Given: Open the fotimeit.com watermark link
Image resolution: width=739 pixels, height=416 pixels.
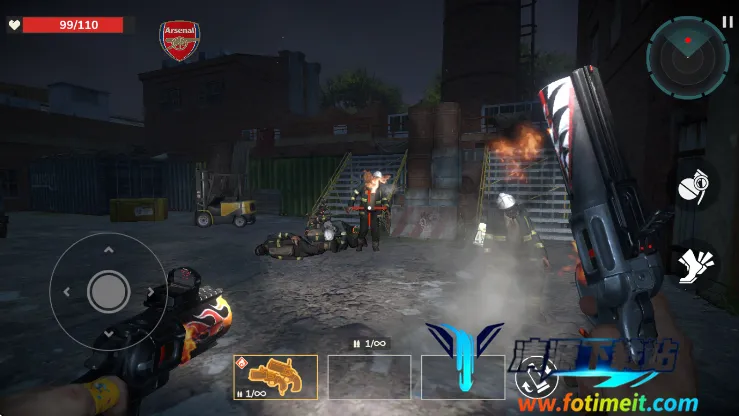Looking at the screenshot, I should click(607, 404).
